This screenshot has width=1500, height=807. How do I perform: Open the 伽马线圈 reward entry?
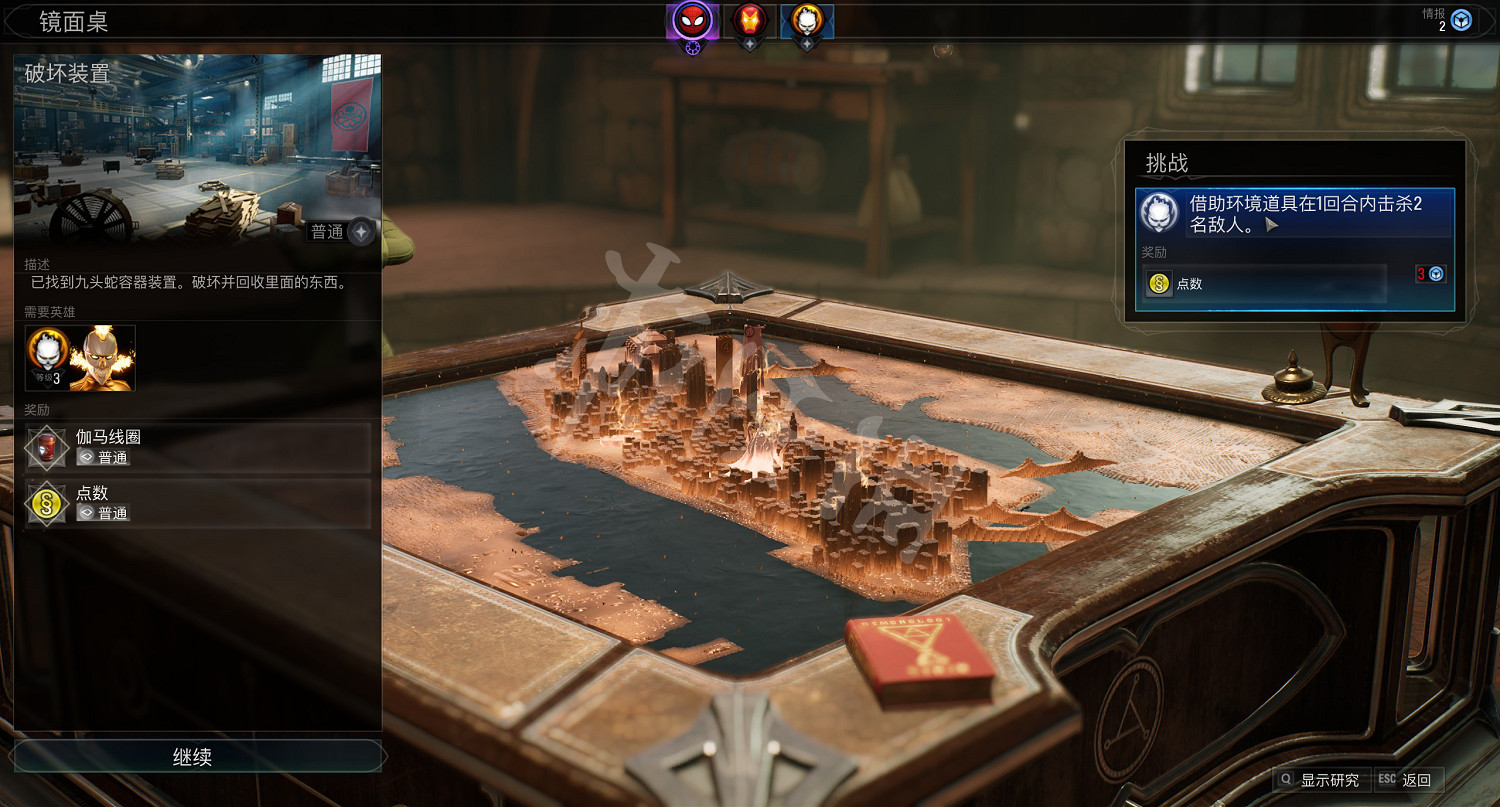point(198,447)
